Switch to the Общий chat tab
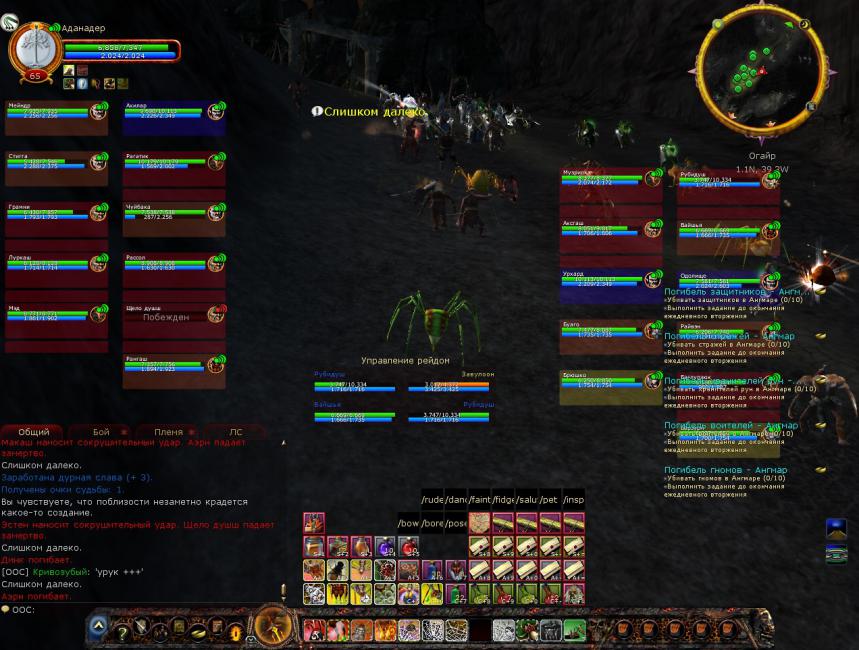The height and width of the screenshot is (650, 859). (x=33, y=432)
